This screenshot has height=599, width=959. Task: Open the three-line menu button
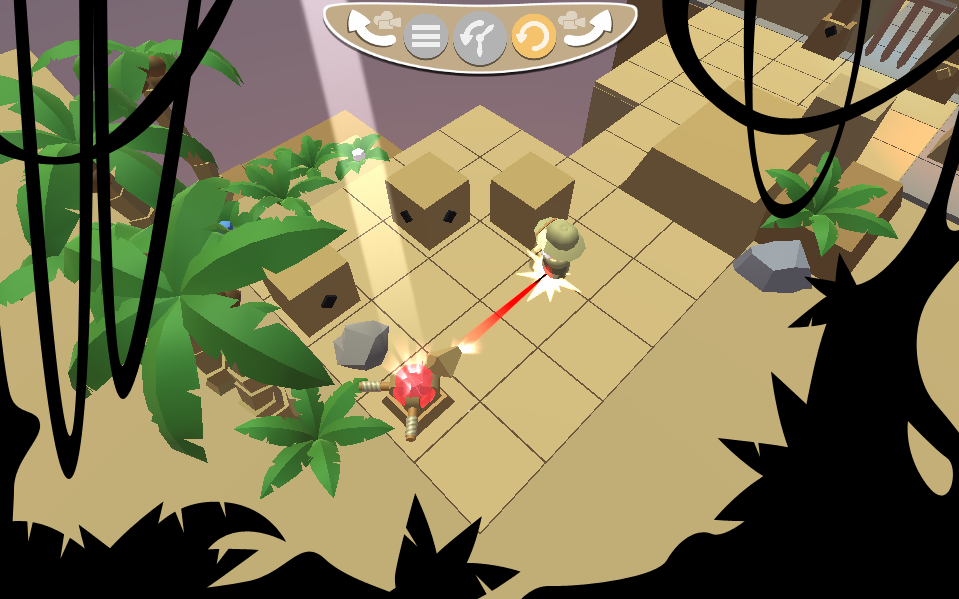426,38
